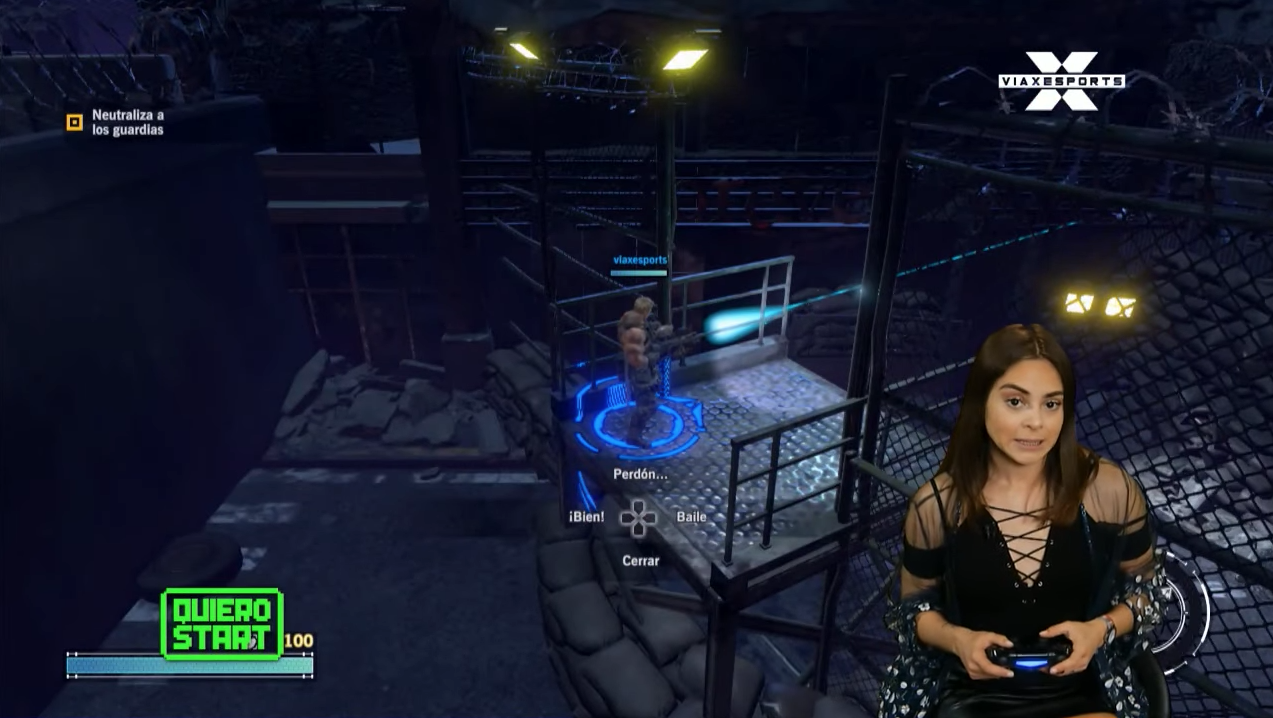
Task: Choose the "Perdón..." emote option
Action: pyautogui.click(x=639, y=474)
